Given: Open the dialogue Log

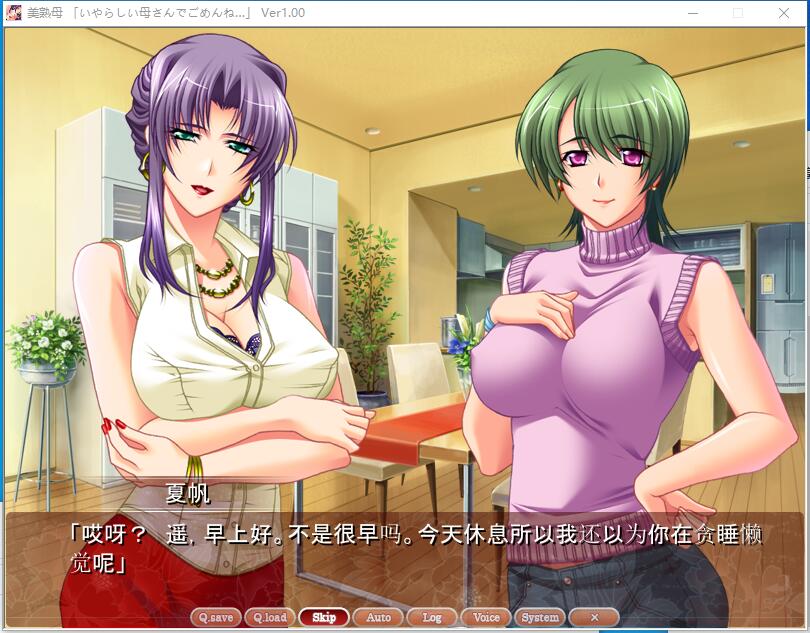Looking at the screenshot, I should (x=432, y=617).
